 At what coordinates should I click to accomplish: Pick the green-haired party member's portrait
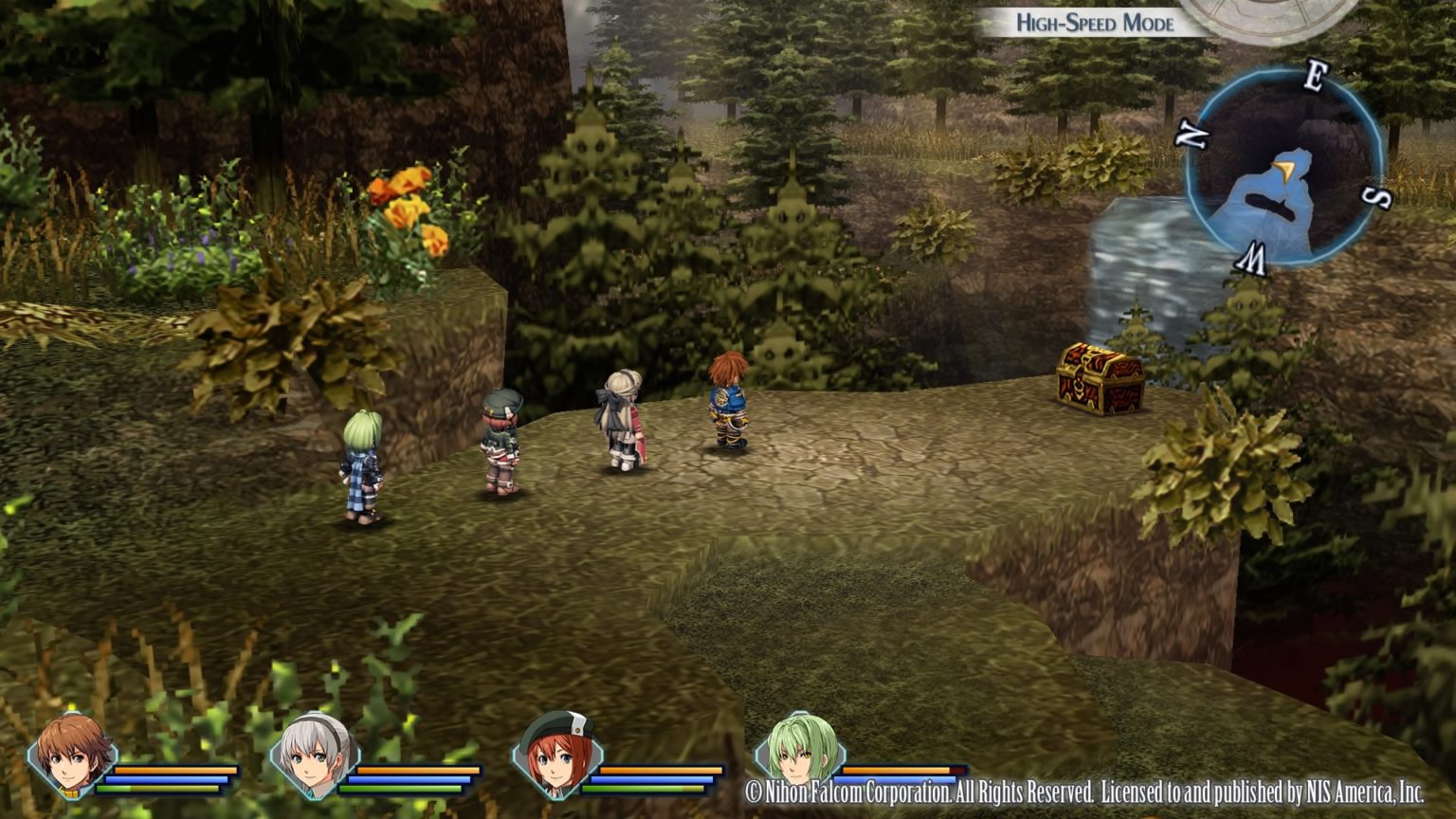click(800, 754)
